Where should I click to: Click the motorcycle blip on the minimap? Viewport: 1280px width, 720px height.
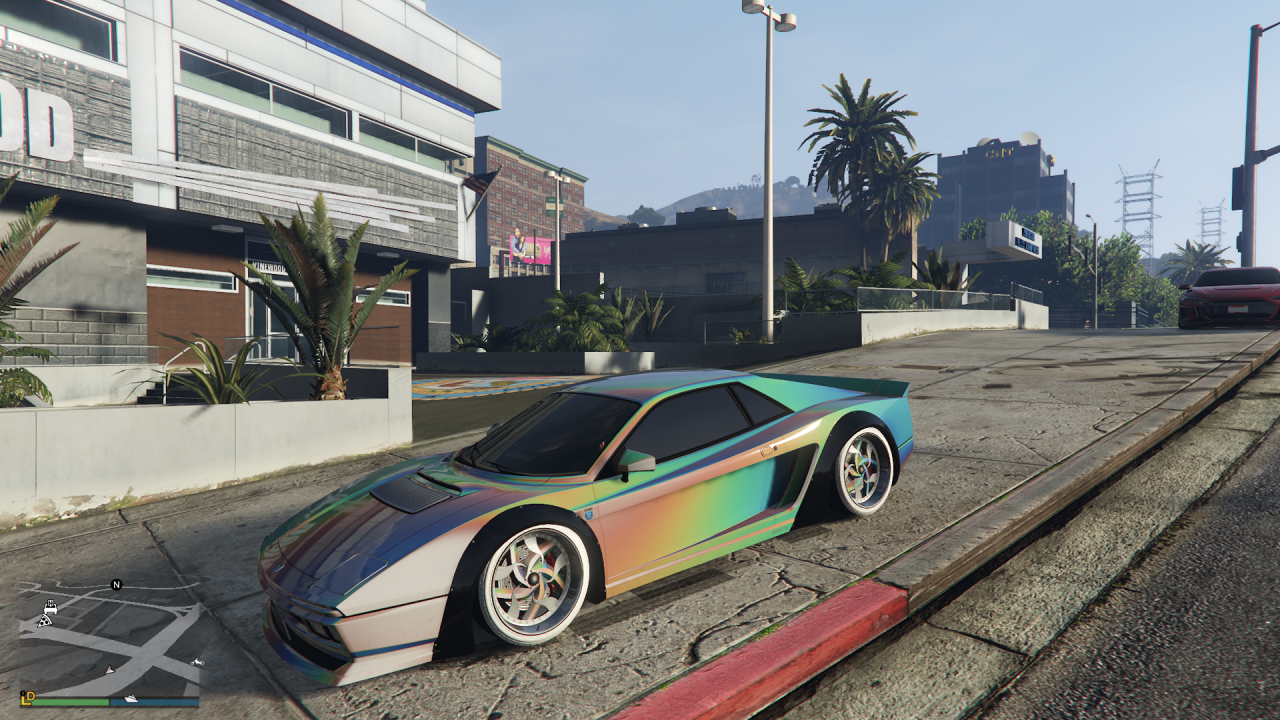tap(197, 662)
